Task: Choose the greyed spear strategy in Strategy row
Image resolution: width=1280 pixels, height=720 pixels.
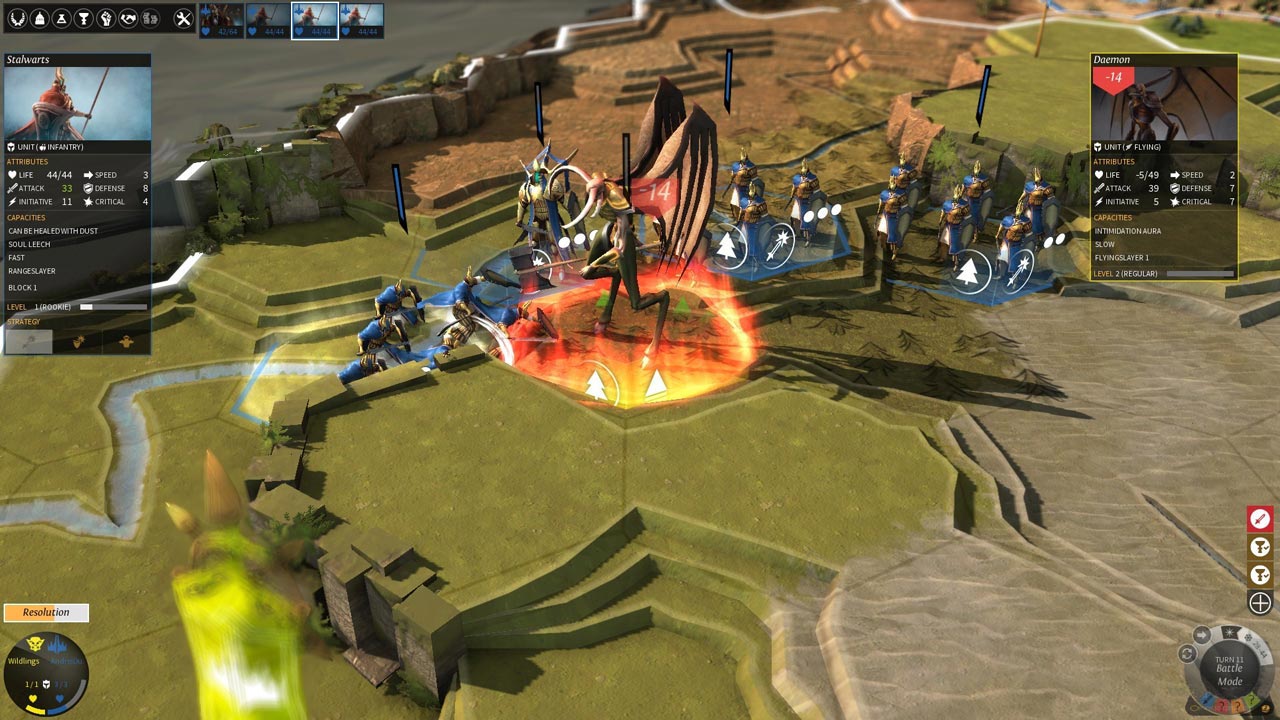Action: (x=28, y=341)
